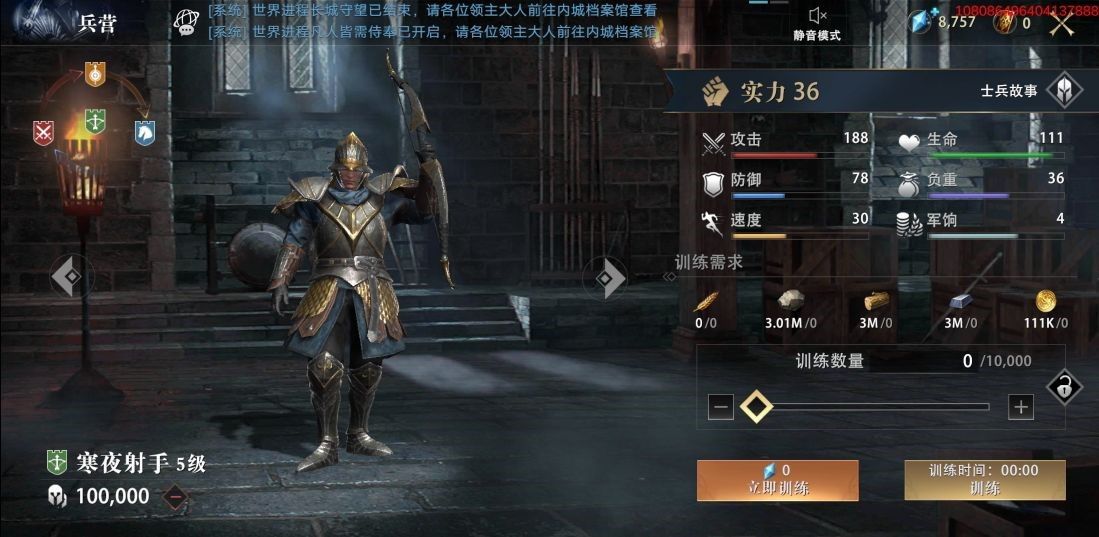The height and width of the screenshot is (537, 1099).
Task: Select the green archer troop shield
Action: click(95, 120)
